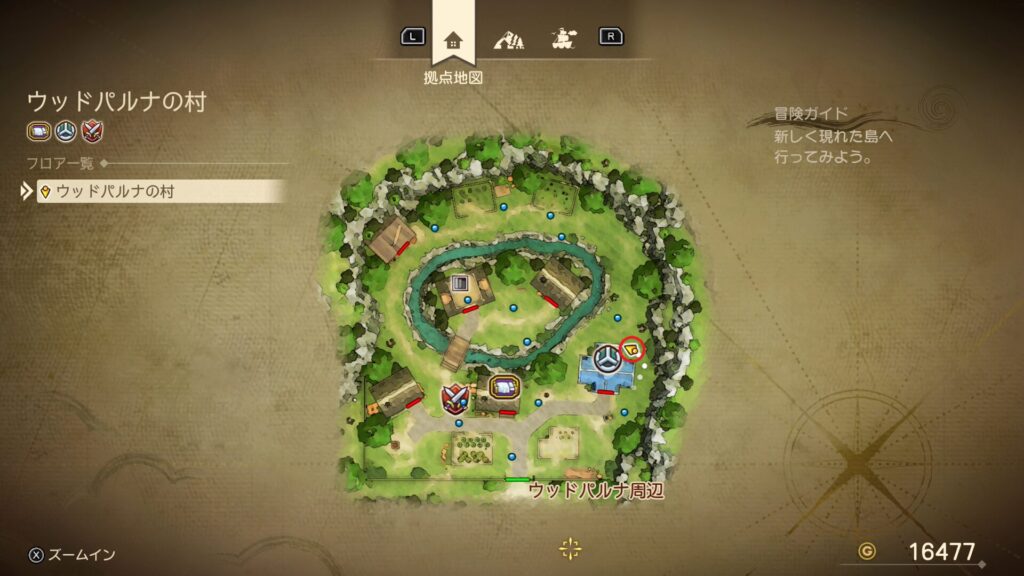Click the church legend icon under the village name
Image resolution: width=1024 pixels, height=576 pixels.
(65, 130)
